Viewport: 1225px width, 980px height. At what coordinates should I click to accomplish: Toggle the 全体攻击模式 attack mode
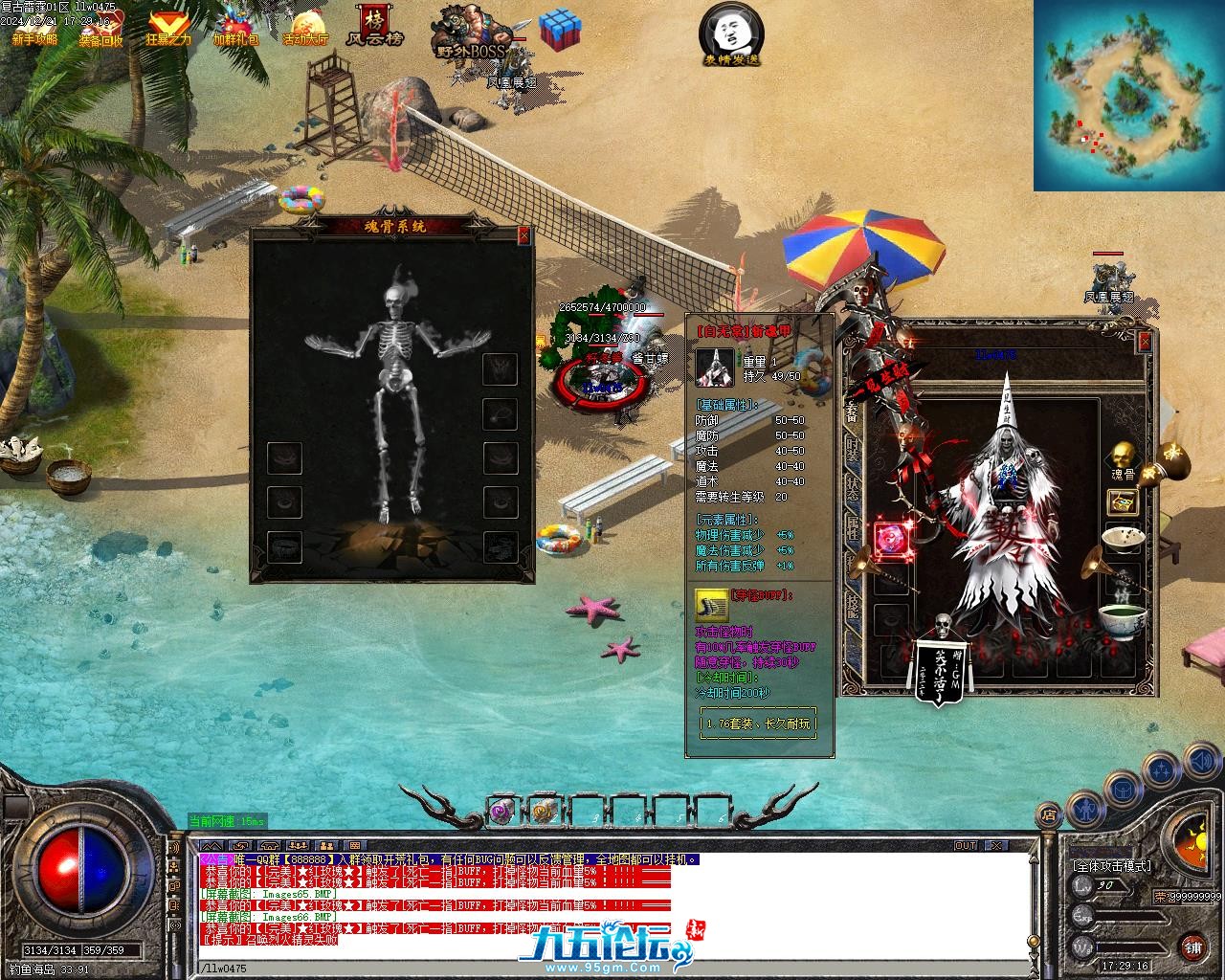[x=1111, y=866]
